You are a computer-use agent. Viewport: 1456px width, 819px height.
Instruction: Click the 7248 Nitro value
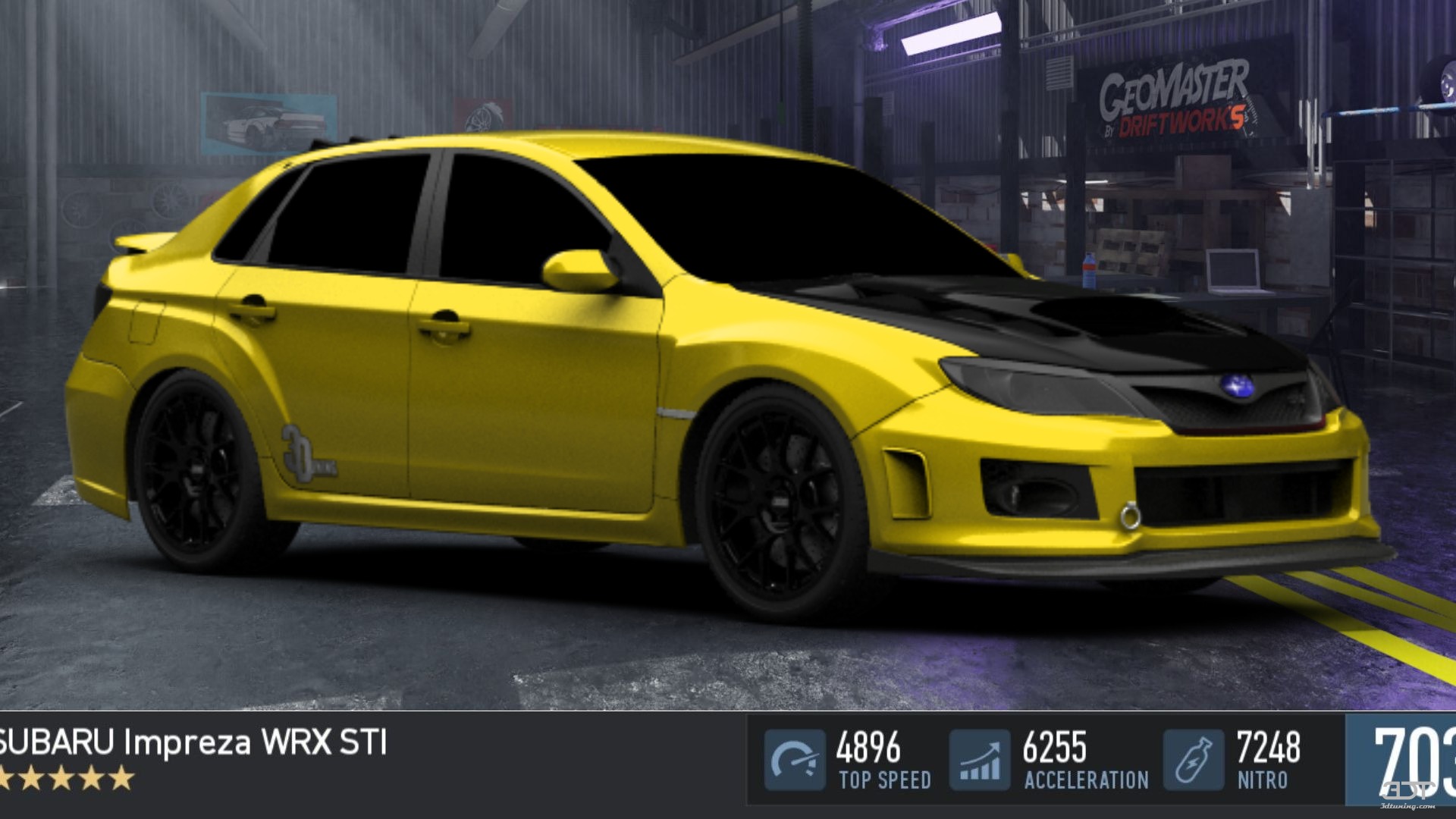coord(1269,747)
